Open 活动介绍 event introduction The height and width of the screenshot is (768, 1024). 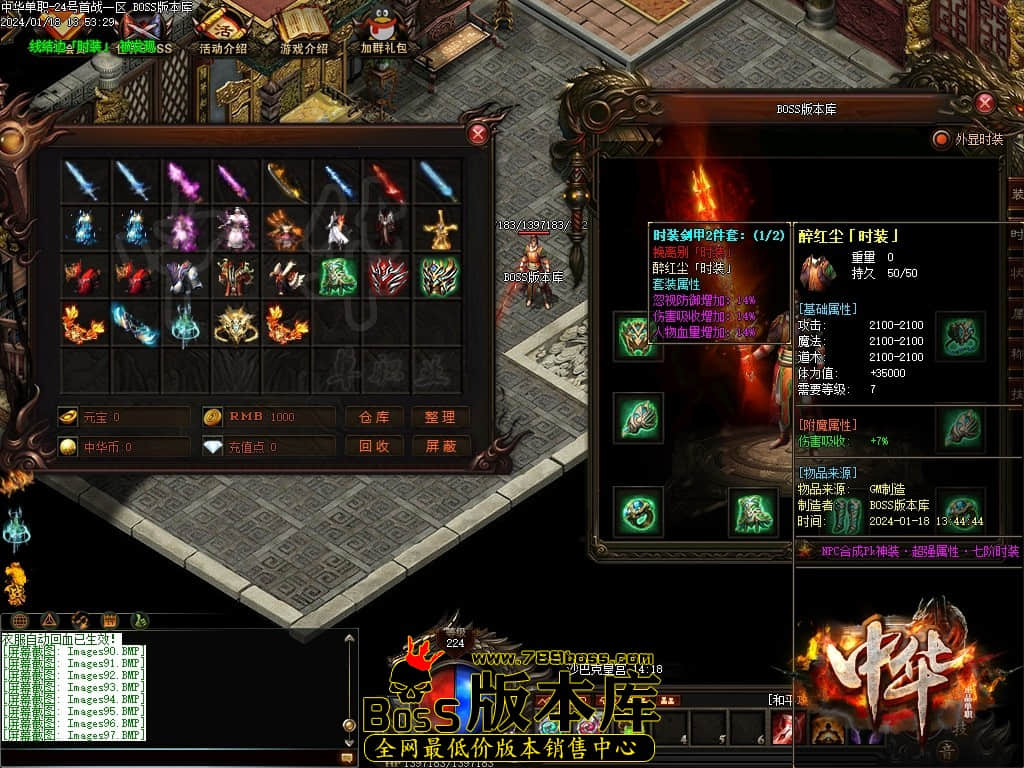[222, 30]
